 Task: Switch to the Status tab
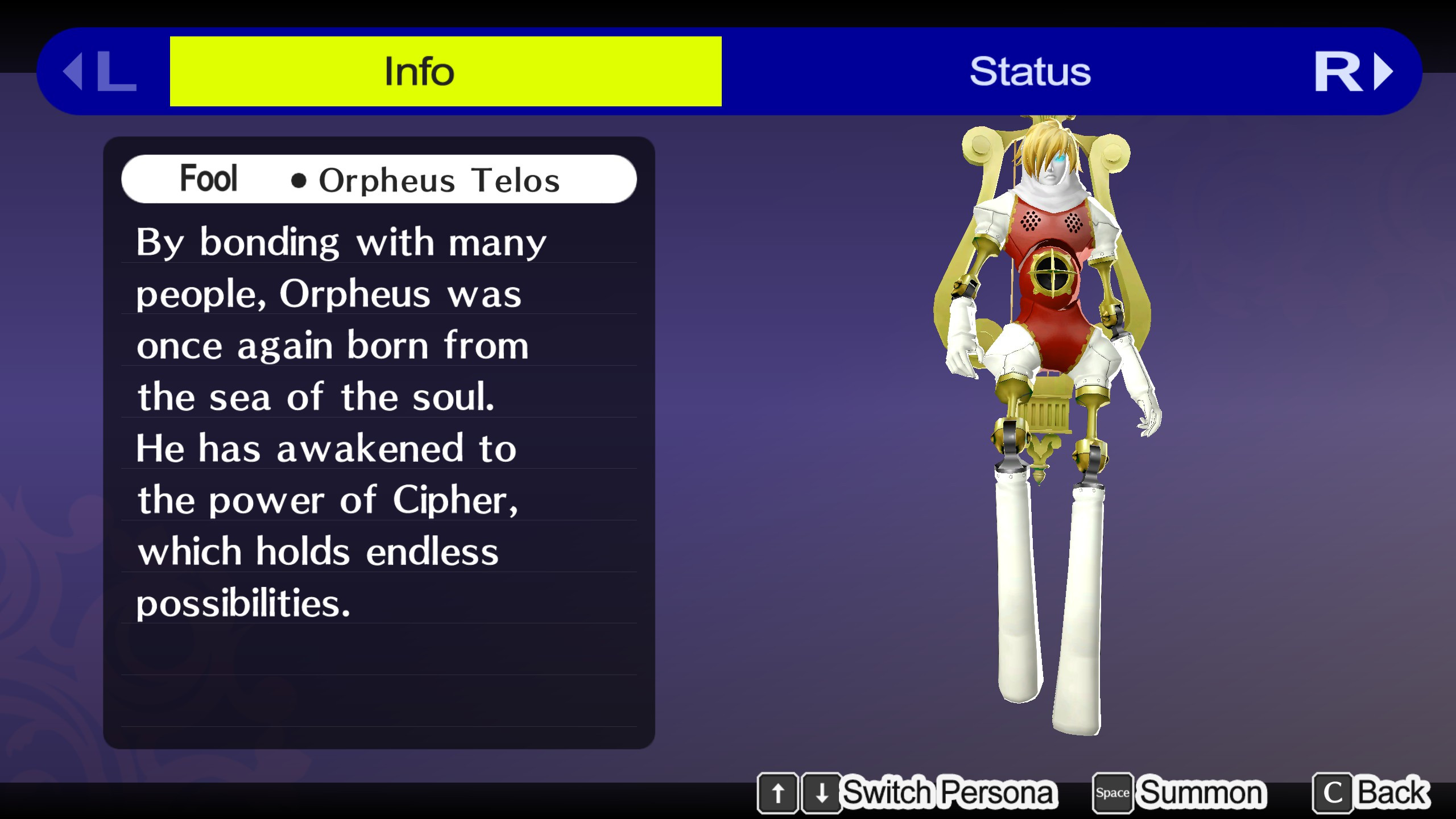click(1029, 71)
